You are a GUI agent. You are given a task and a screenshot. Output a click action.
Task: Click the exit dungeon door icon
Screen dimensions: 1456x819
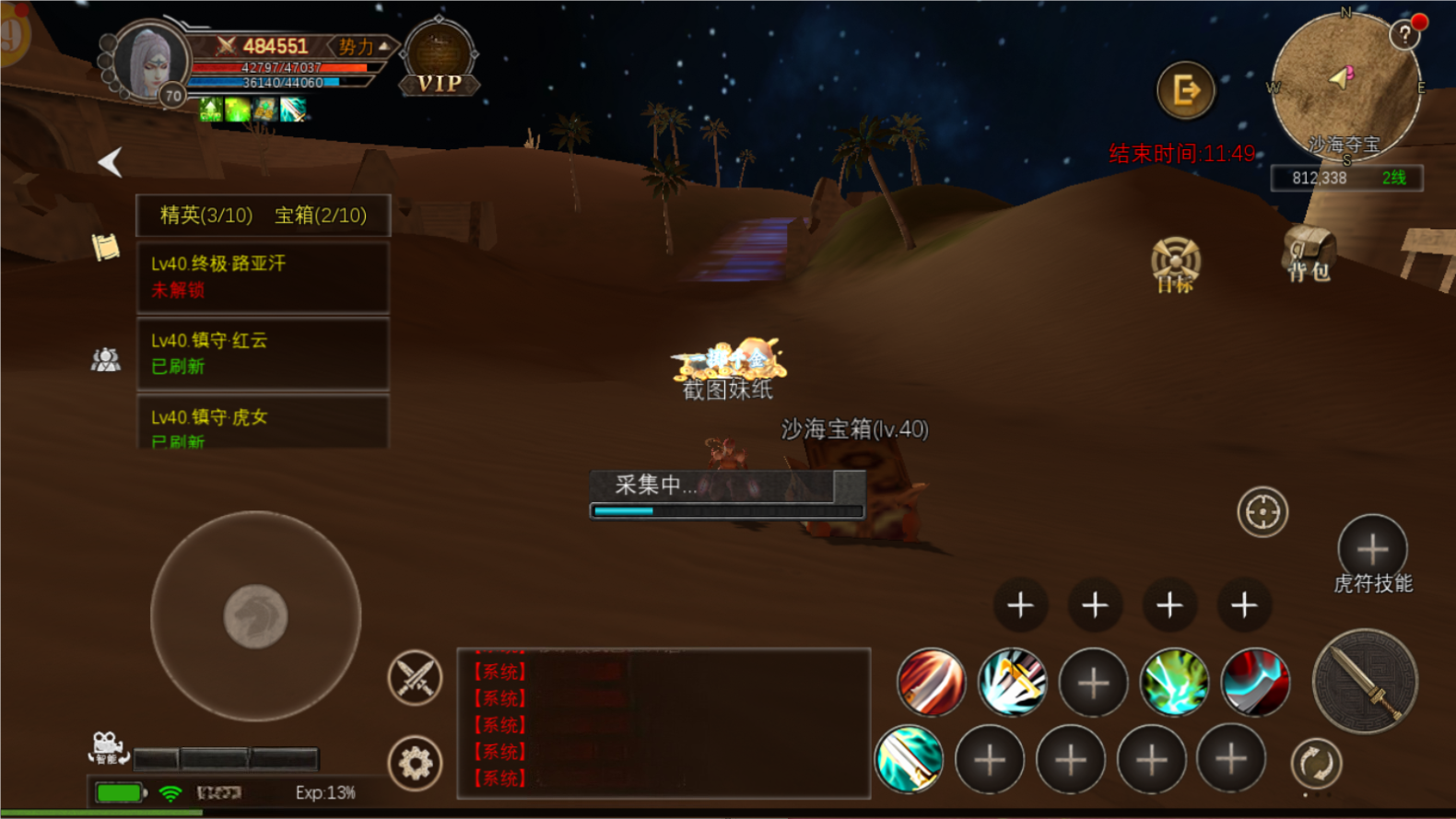click(x=1185, y=90)
